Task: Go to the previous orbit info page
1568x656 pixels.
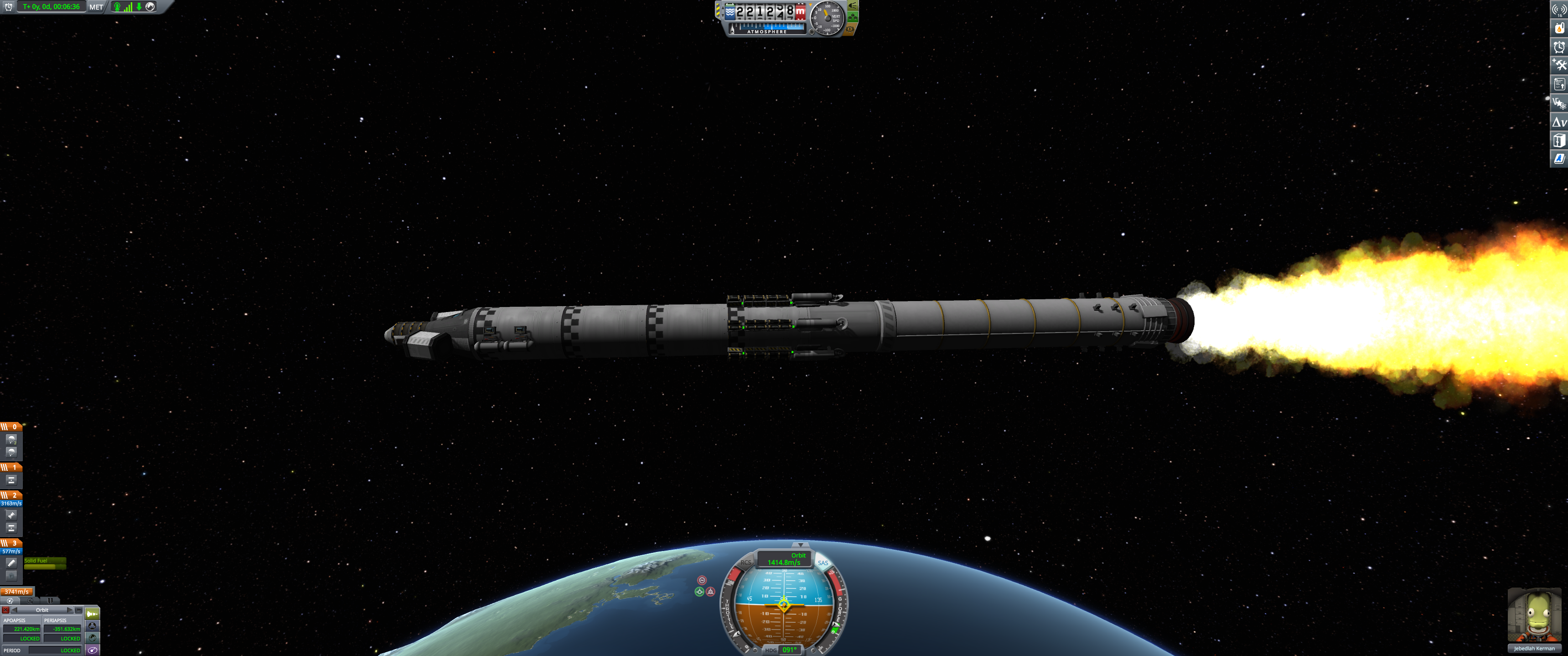Action: pyautogui.click(x=15, y=610)
